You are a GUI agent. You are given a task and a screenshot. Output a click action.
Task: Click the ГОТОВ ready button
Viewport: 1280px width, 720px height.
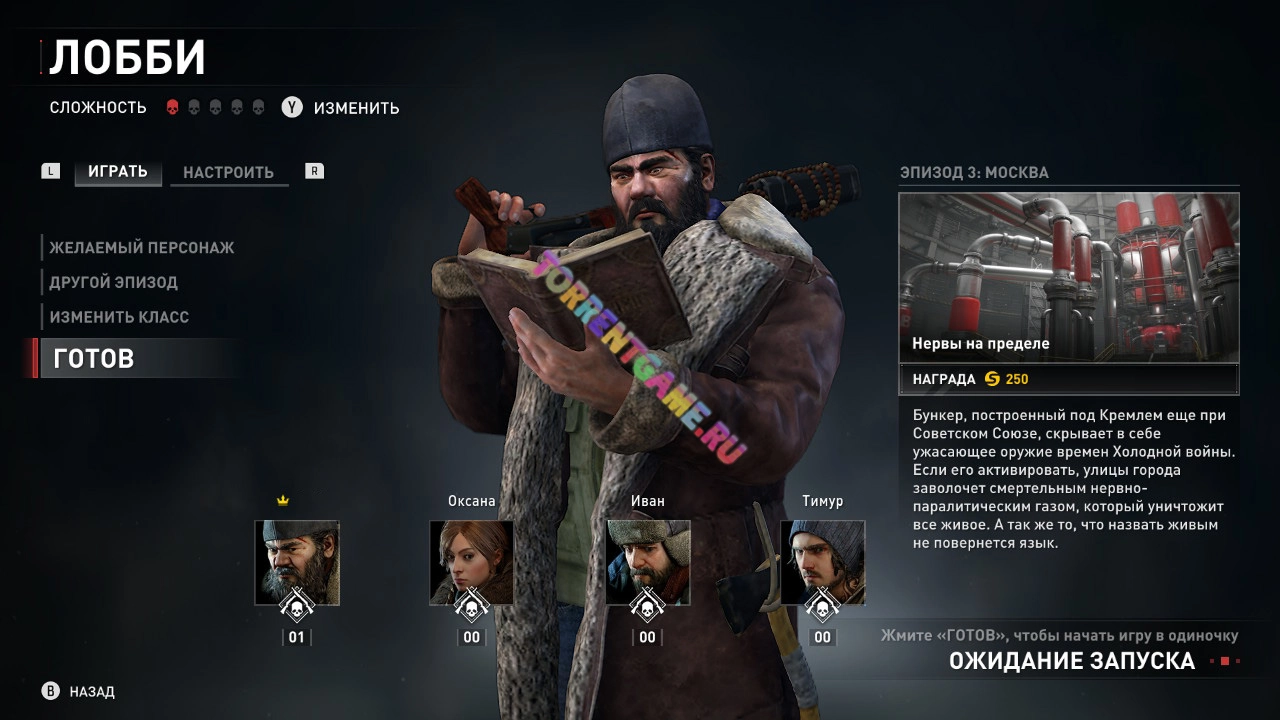coord(94,358)
